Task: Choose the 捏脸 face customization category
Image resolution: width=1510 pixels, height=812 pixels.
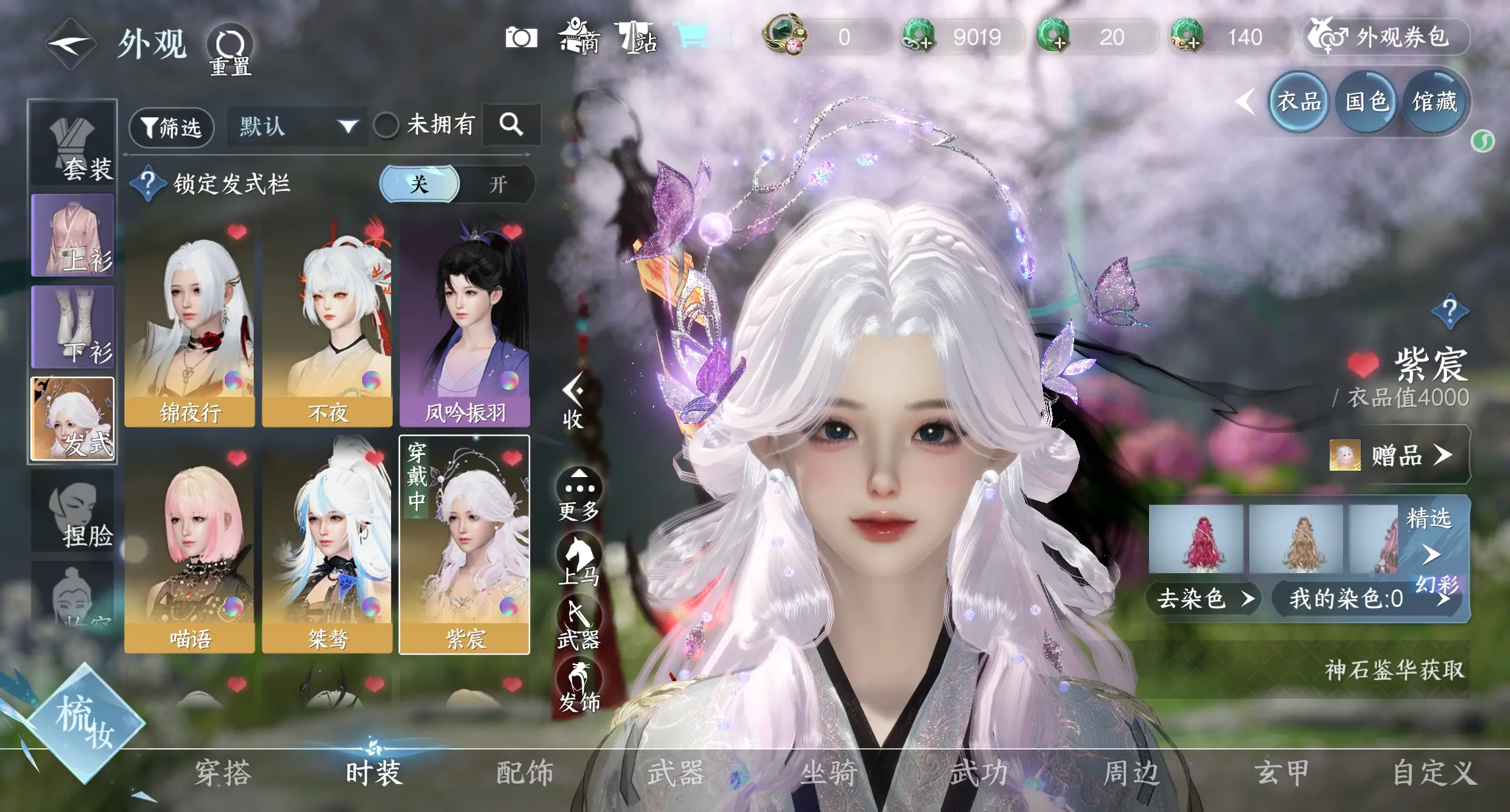Action: (x=73, y=511)
